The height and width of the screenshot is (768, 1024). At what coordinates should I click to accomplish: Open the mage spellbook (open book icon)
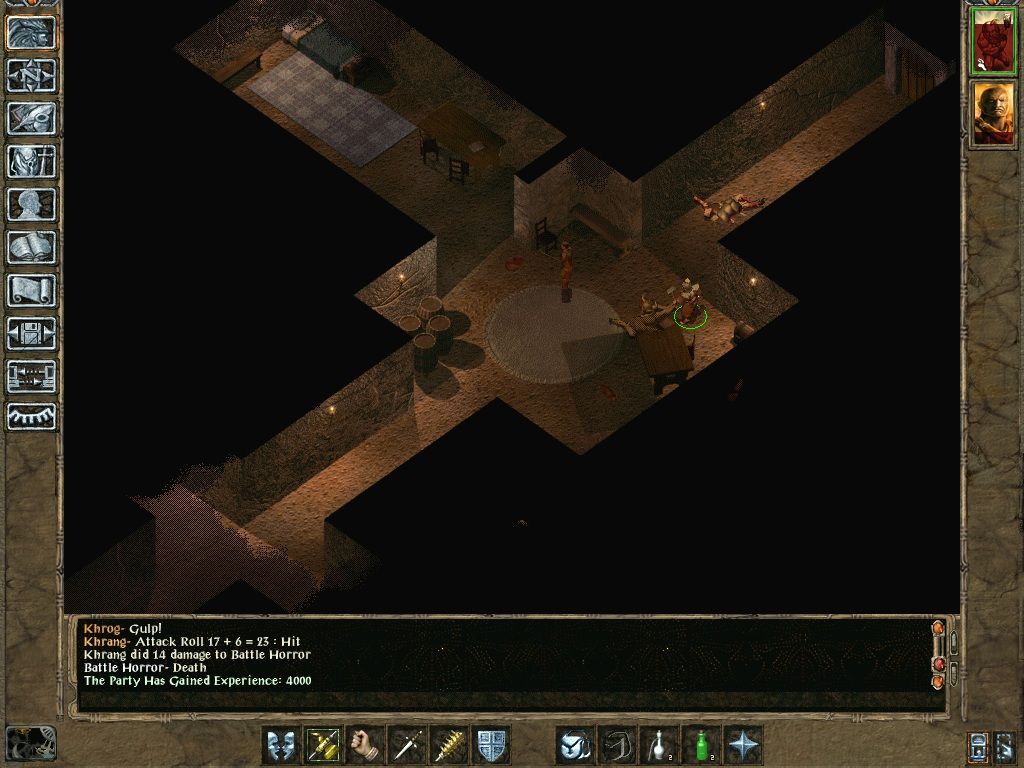coord(32,247)
